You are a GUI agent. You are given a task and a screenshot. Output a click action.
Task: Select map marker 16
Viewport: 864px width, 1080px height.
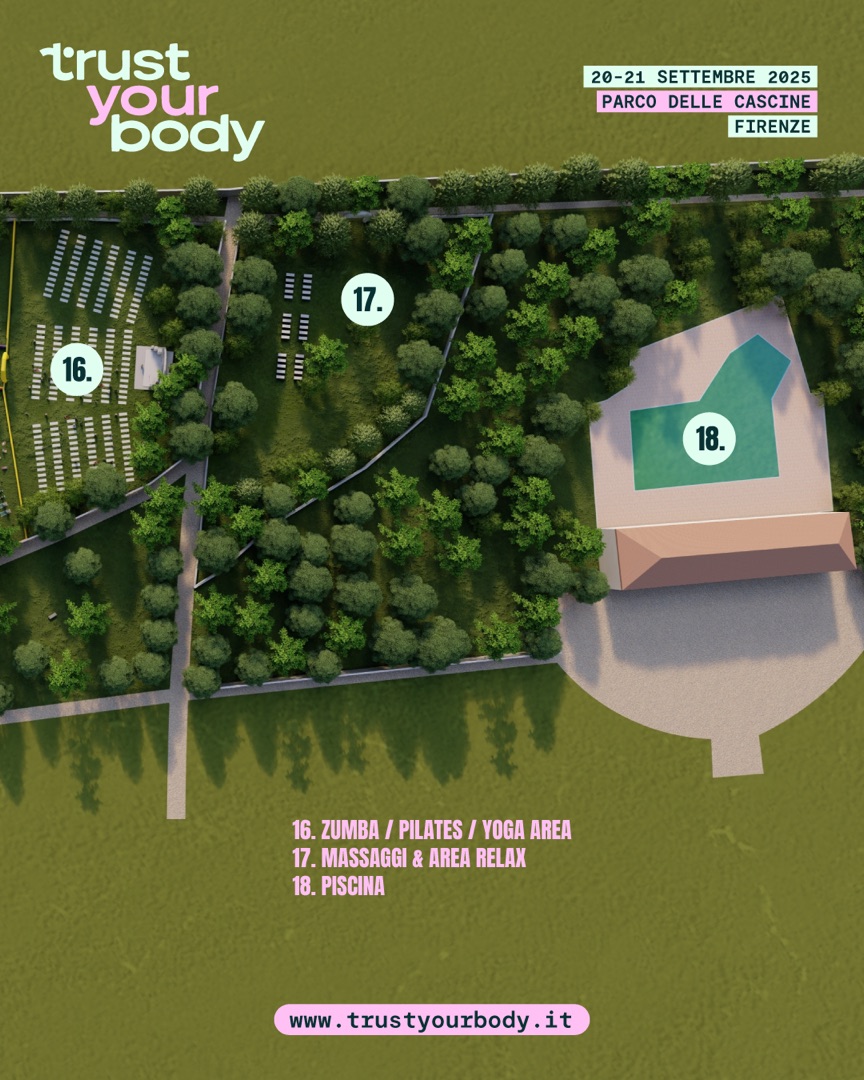coord(76,370)
